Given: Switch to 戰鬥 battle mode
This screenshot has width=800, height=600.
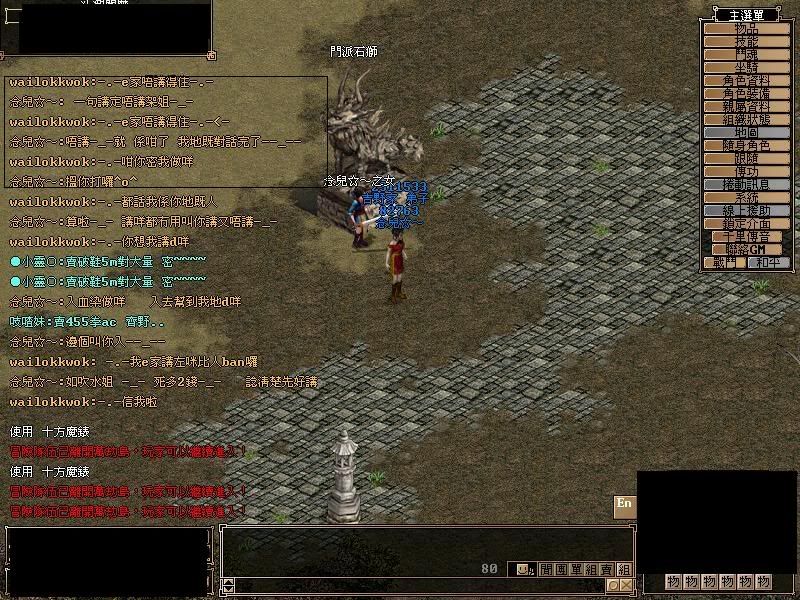Looking at the screenshot, I should [x=724, y=262].
